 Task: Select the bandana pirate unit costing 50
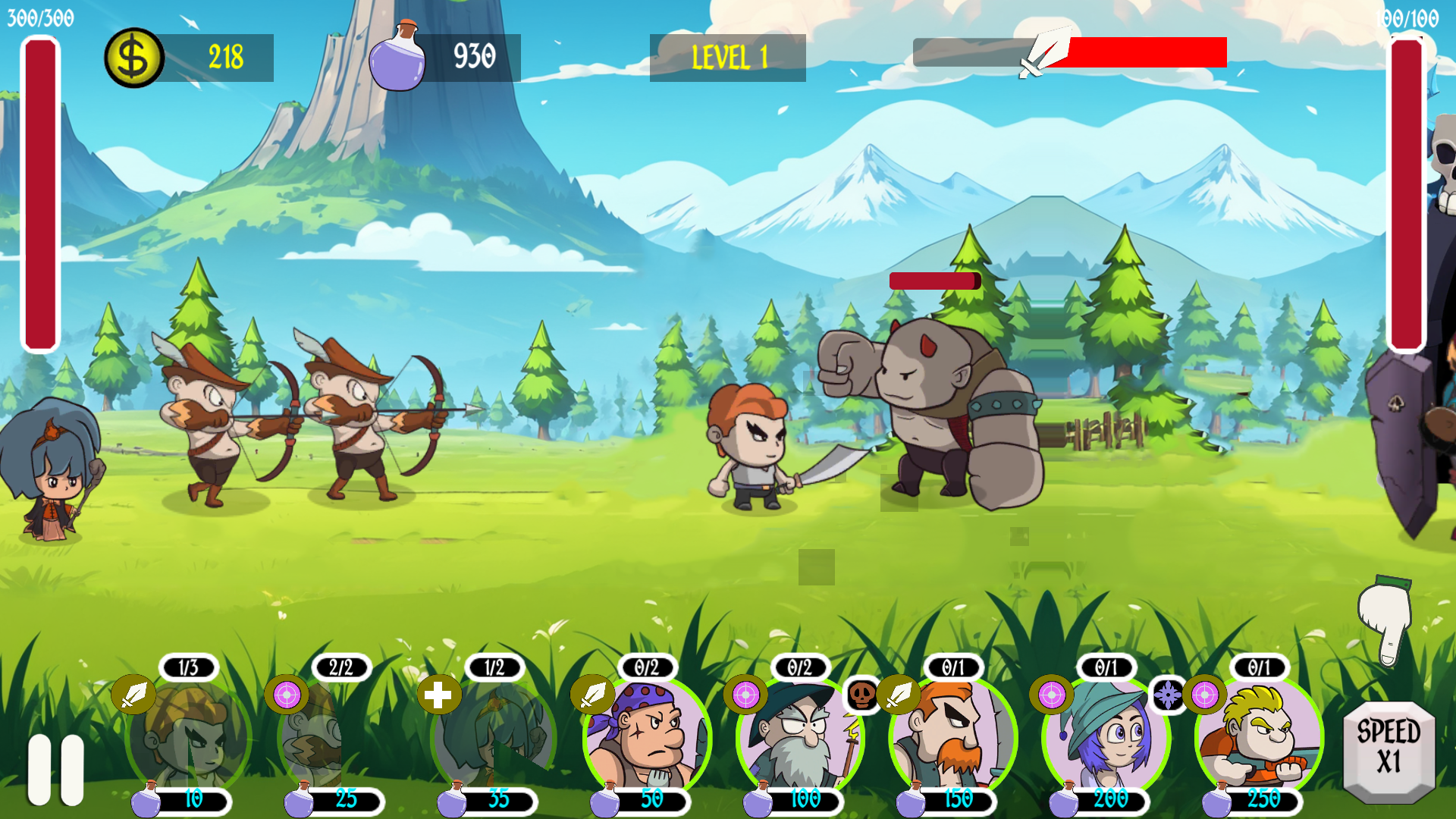click(645, 736)
